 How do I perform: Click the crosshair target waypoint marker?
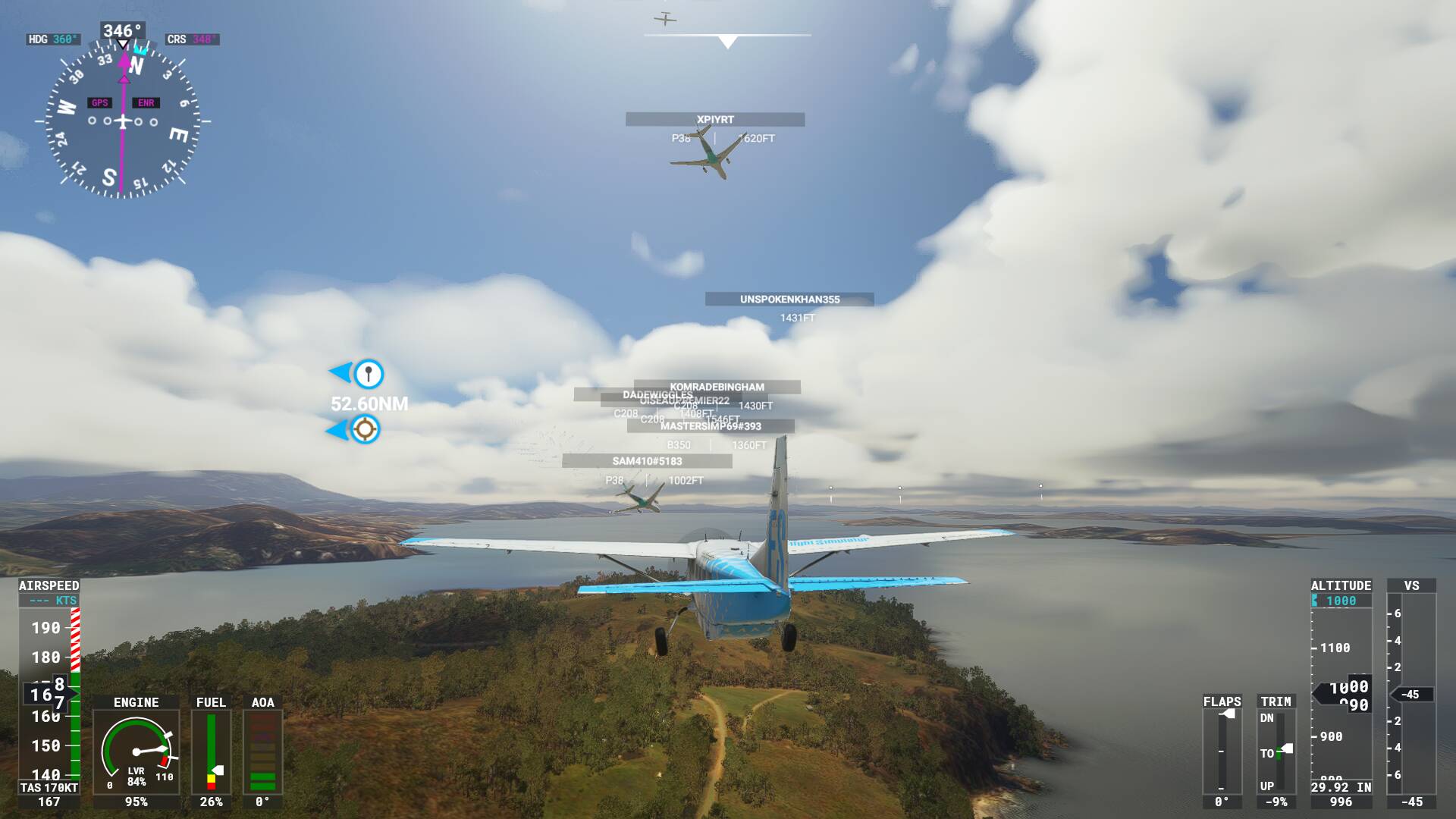point(365,429)
